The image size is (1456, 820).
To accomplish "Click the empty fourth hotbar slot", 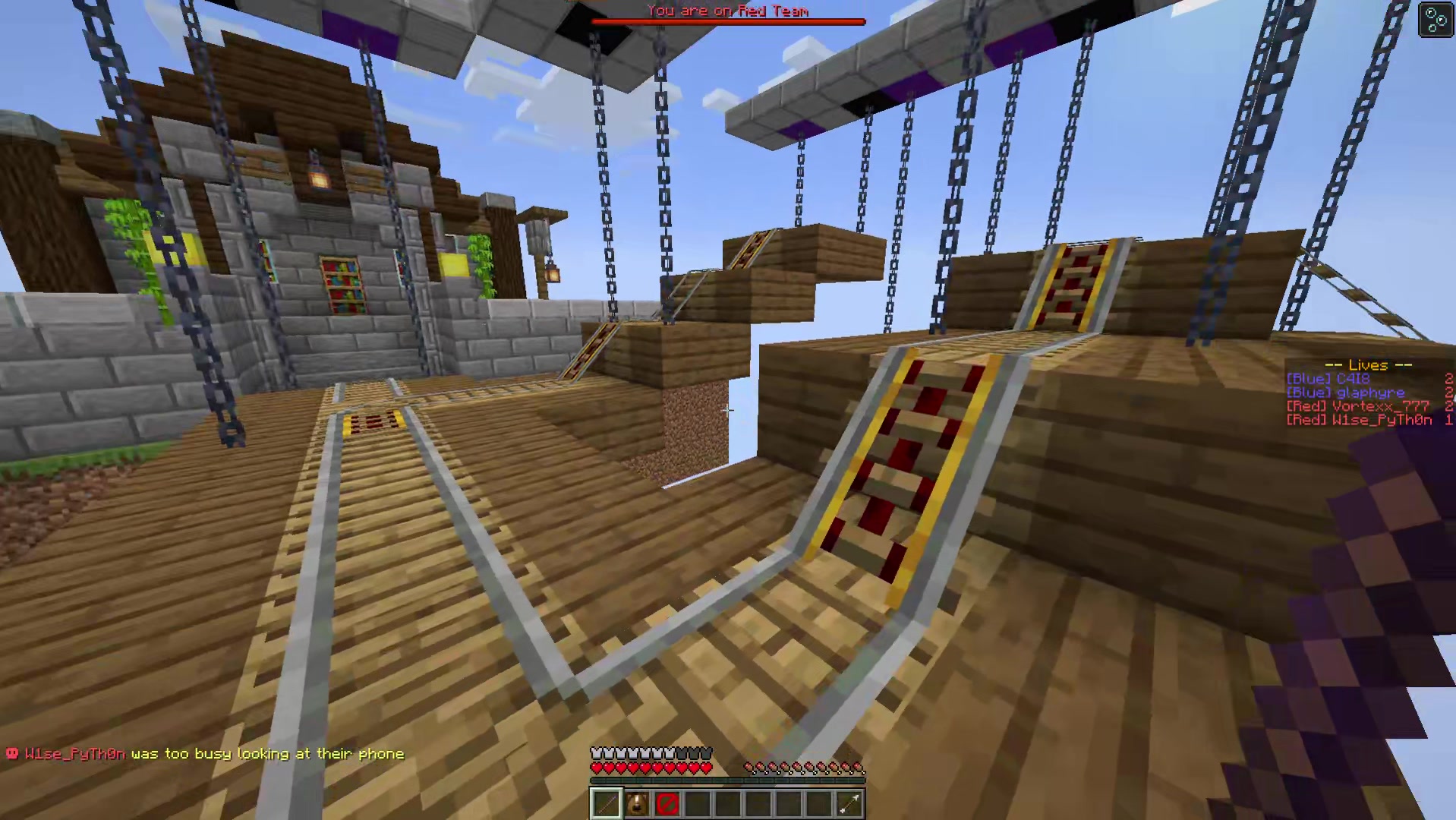I will pyautogui.click(x=697, y=803).
